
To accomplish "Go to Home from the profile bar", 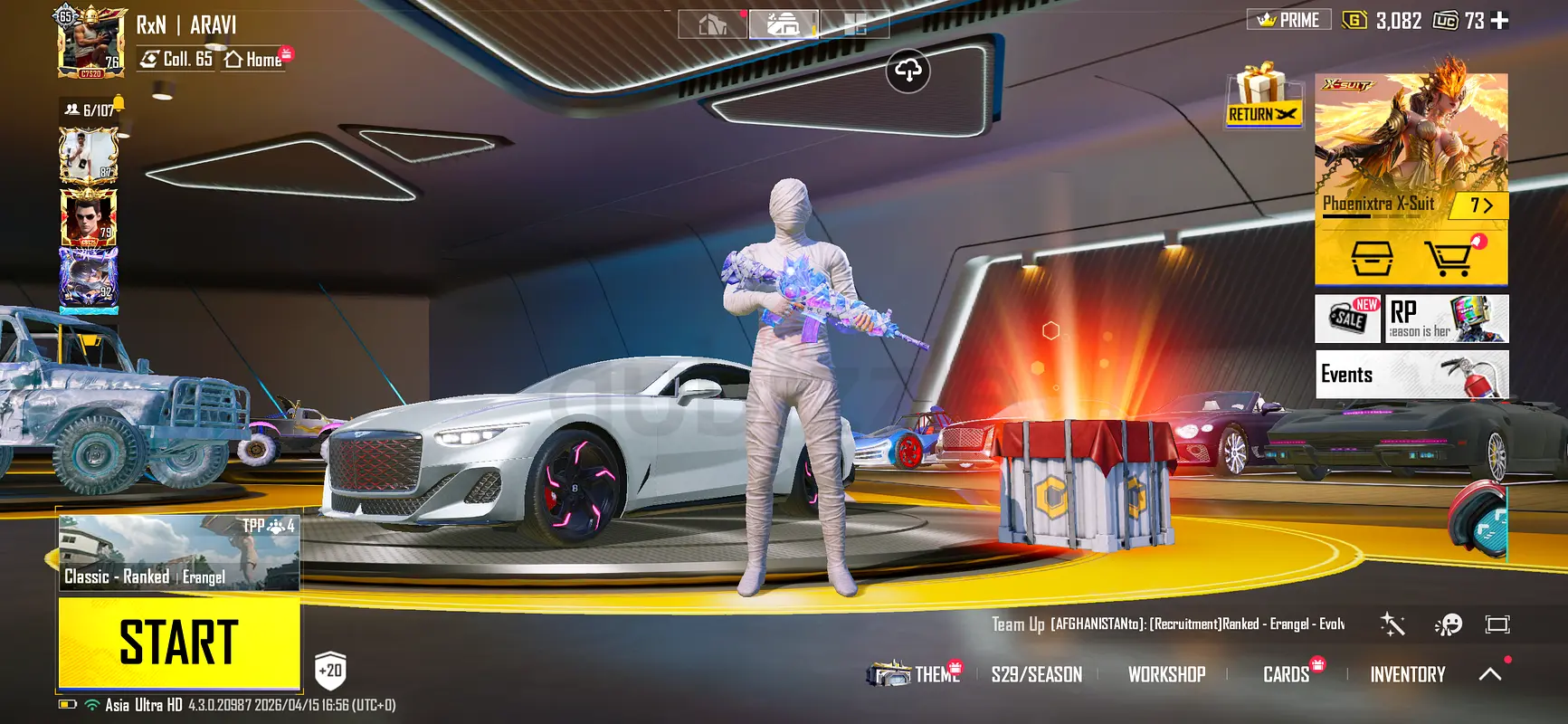I will pyautogui.click(x=256, y=60).
